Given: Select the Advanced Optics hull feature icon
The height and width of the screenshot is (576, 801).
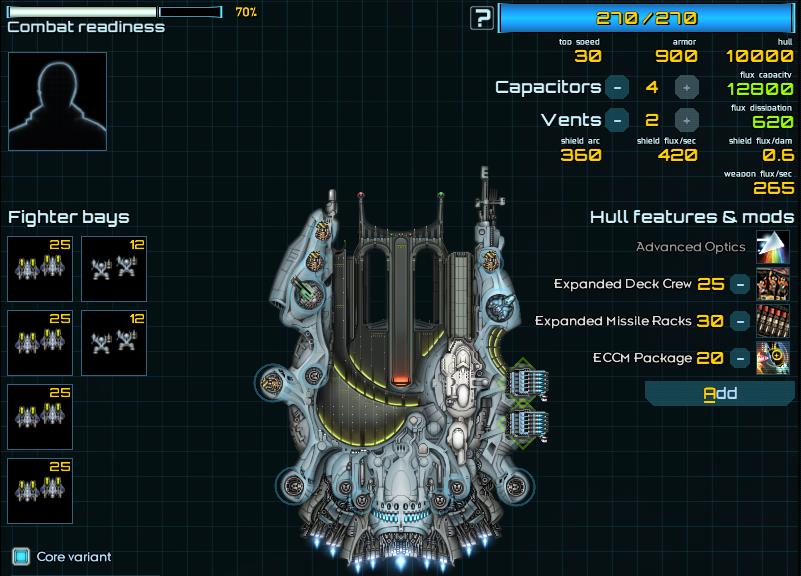Looking at the screenshot, I should click(x=772, y=247).
